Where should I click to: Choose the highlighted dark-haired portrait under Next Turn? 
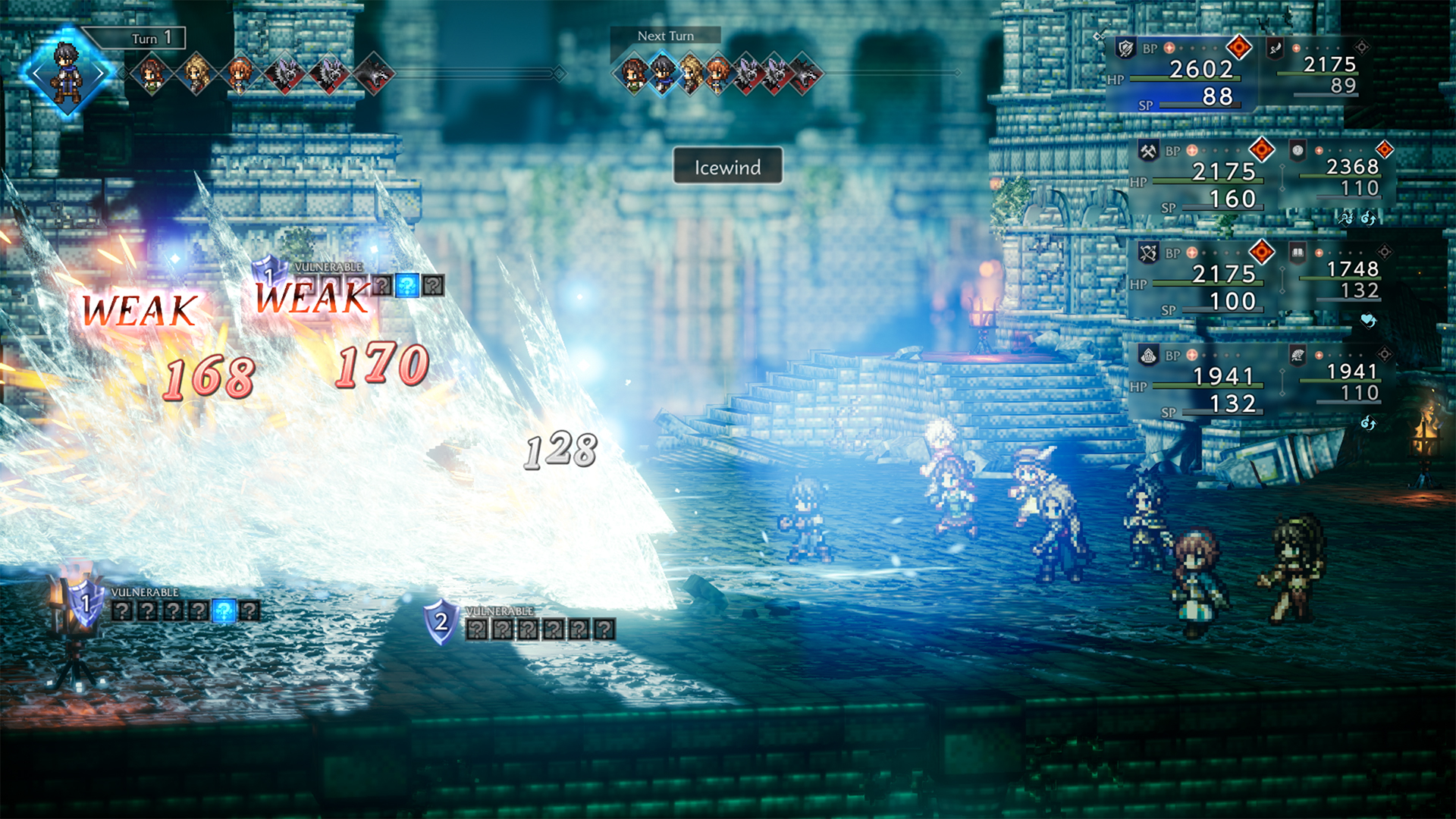coord(663,74)
